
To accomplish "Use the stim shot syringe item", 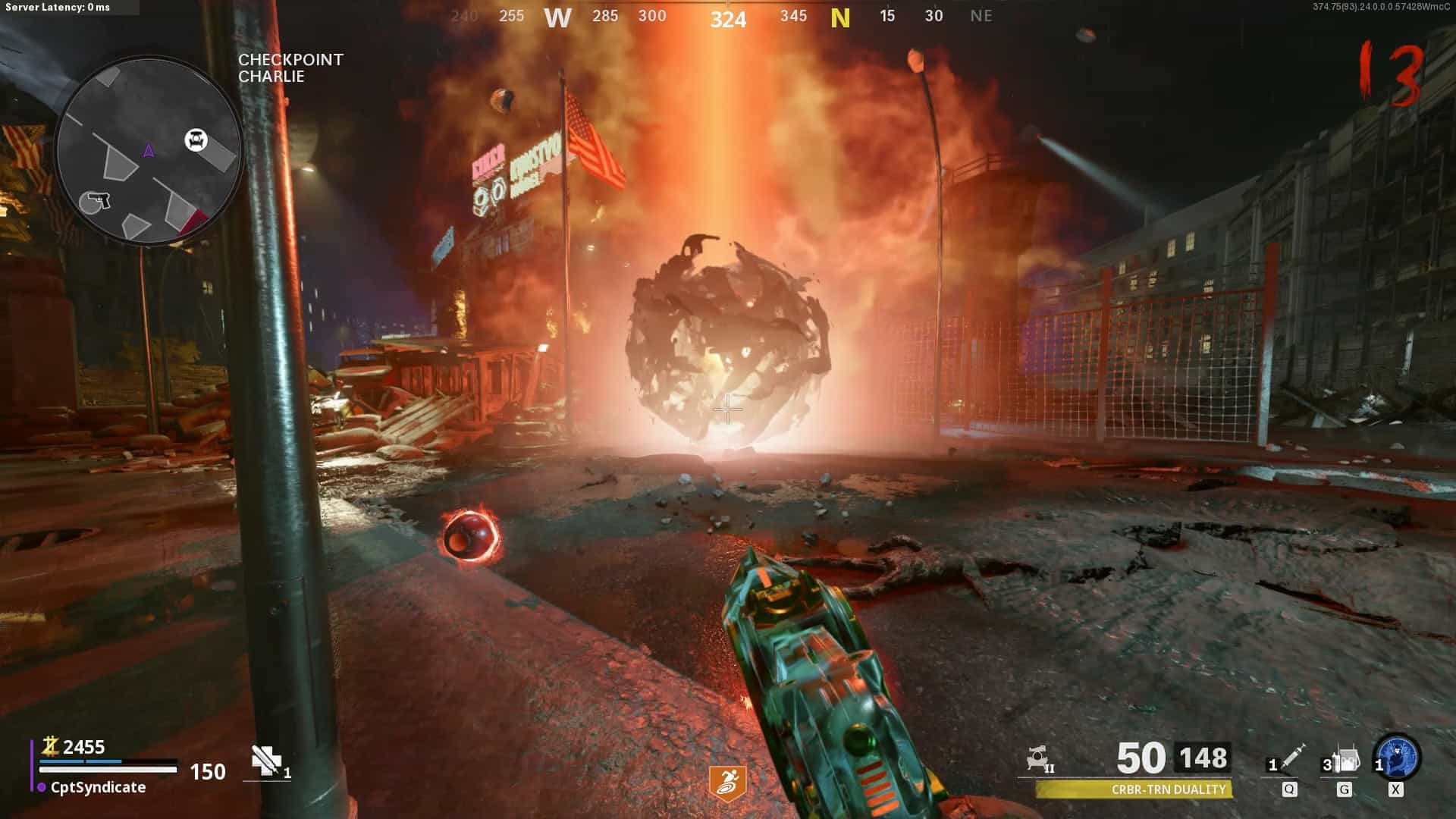I will tap(1292, 756).
